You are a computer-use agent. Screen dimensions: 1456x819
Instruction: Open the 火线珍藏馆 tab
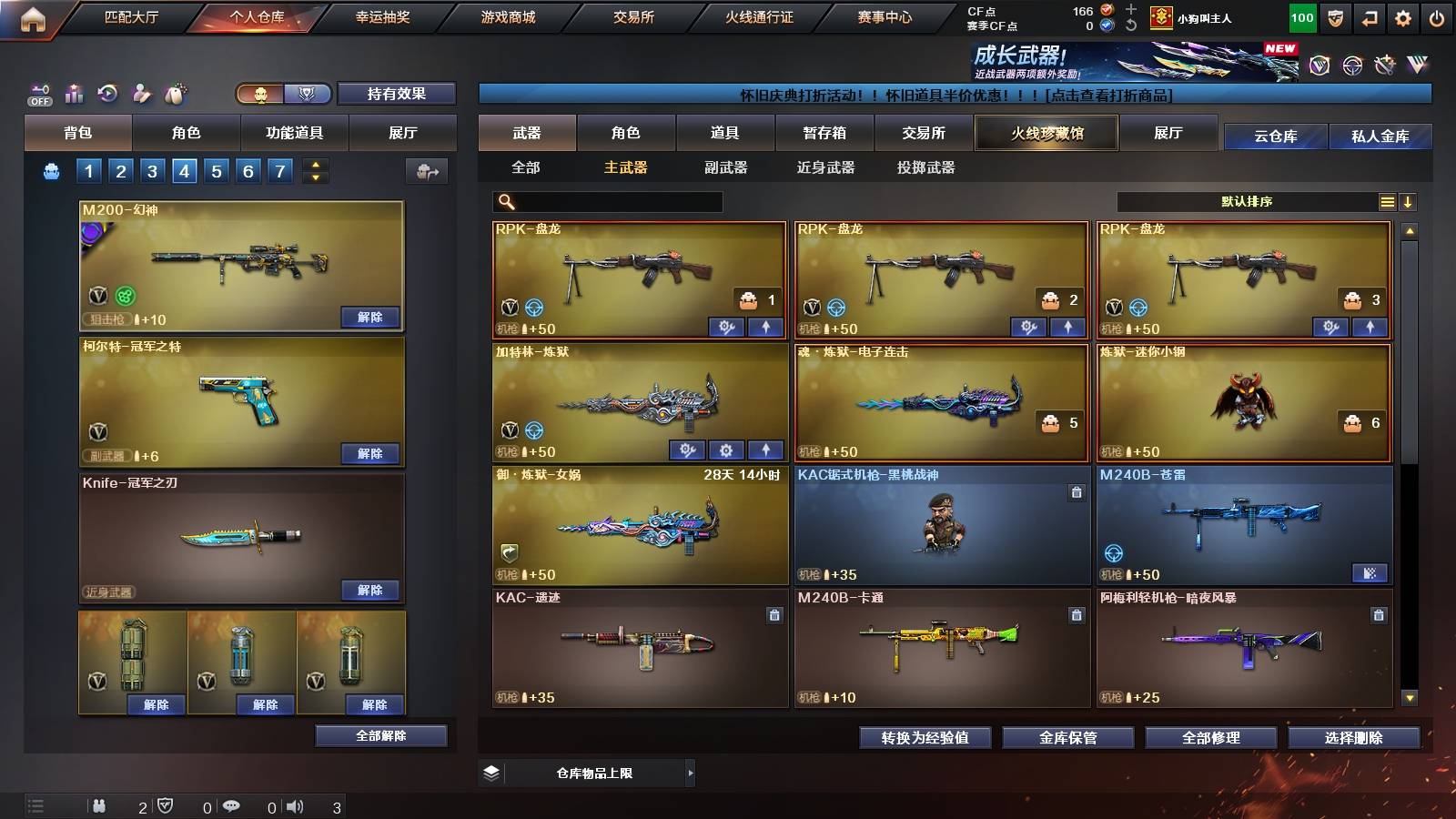(1046, 133)
